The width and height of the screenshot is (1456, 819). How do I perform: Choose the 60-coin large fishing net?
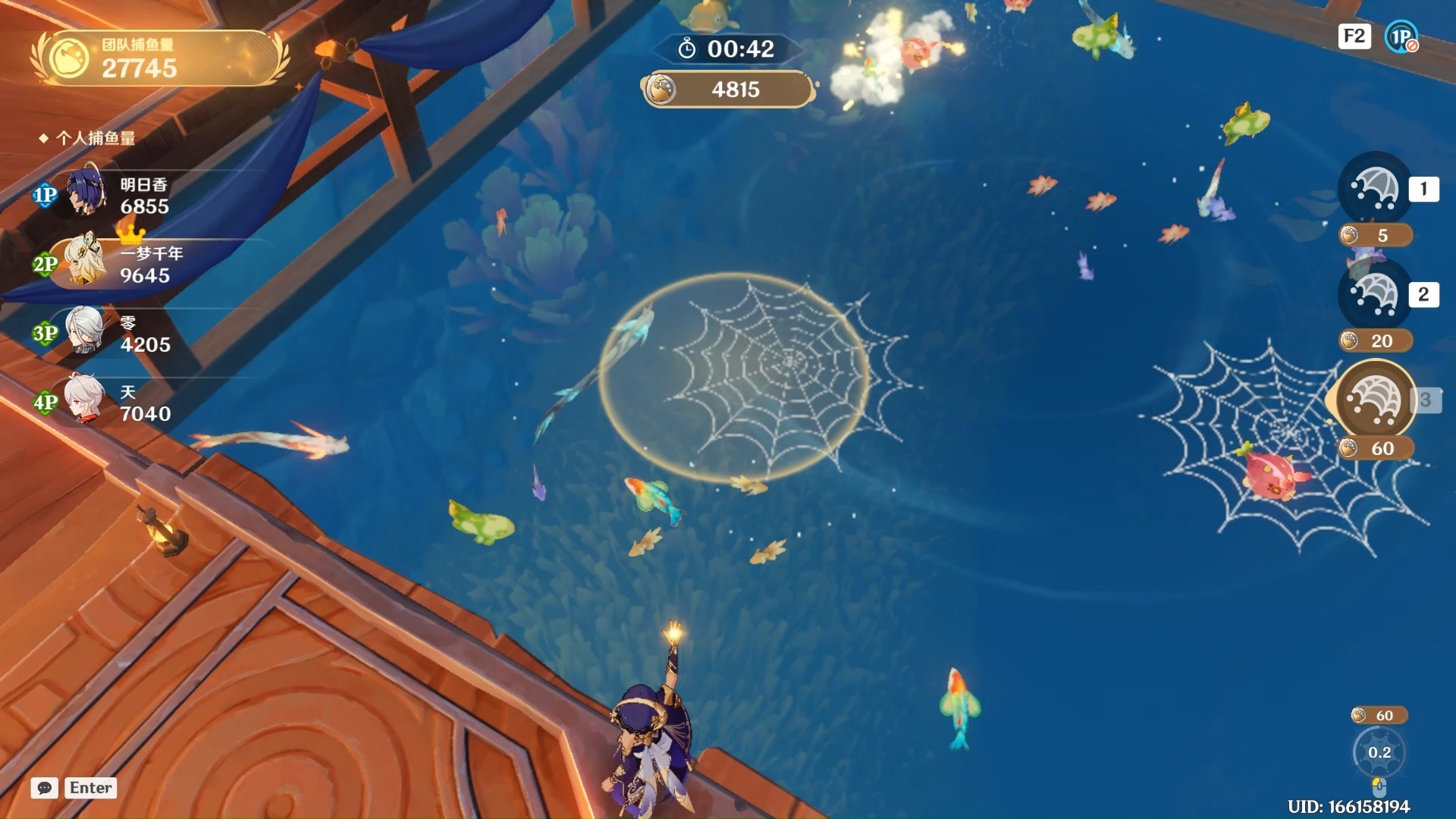point(1374,400)
